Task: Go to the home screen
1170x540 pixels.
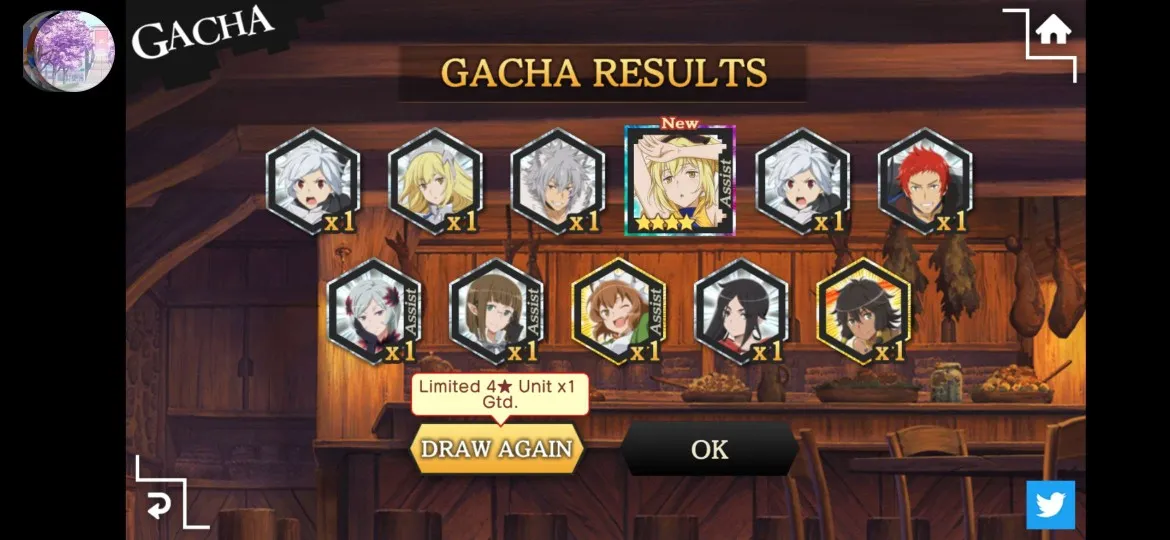Action: click(x=1052, y=32)
